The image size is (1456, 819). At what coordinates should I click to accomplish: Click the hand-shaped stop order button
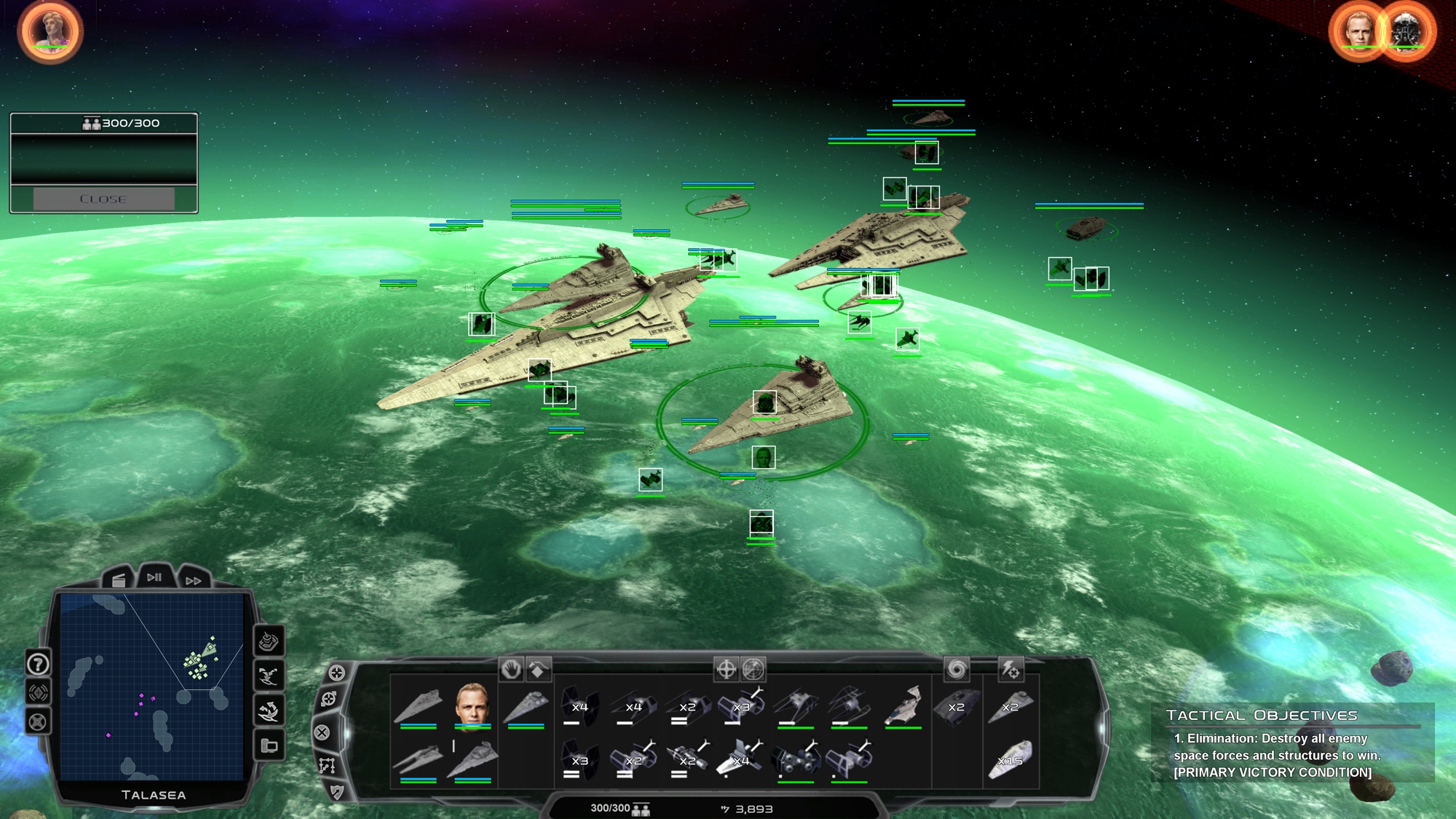tap(511, 669)
